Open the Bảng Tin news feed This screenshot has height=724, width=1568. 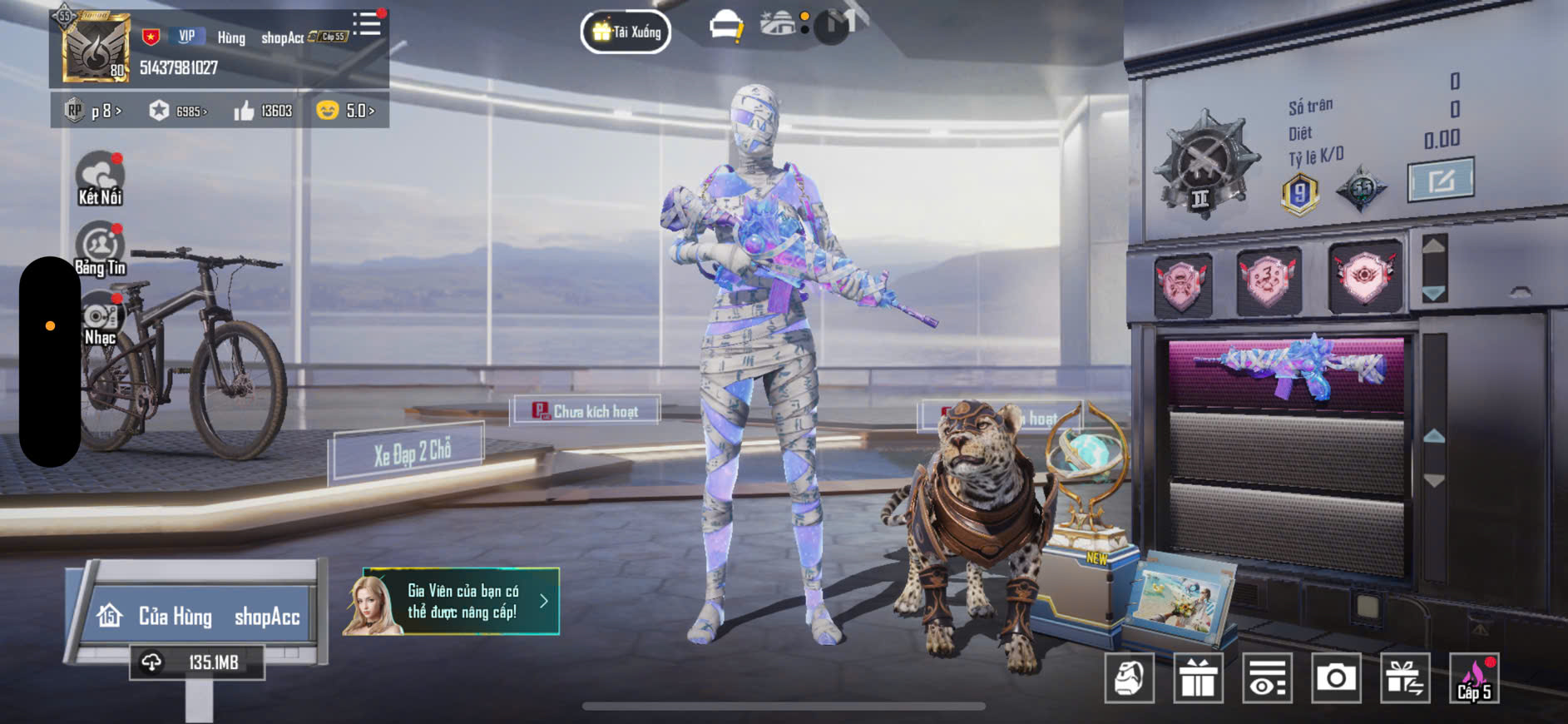tap(100, 249)
